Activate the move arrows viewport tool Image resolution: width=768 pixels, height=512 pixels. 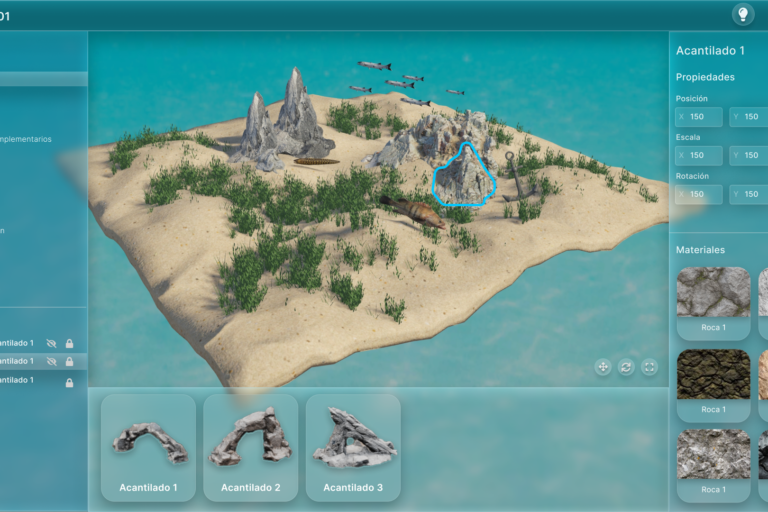603,367
